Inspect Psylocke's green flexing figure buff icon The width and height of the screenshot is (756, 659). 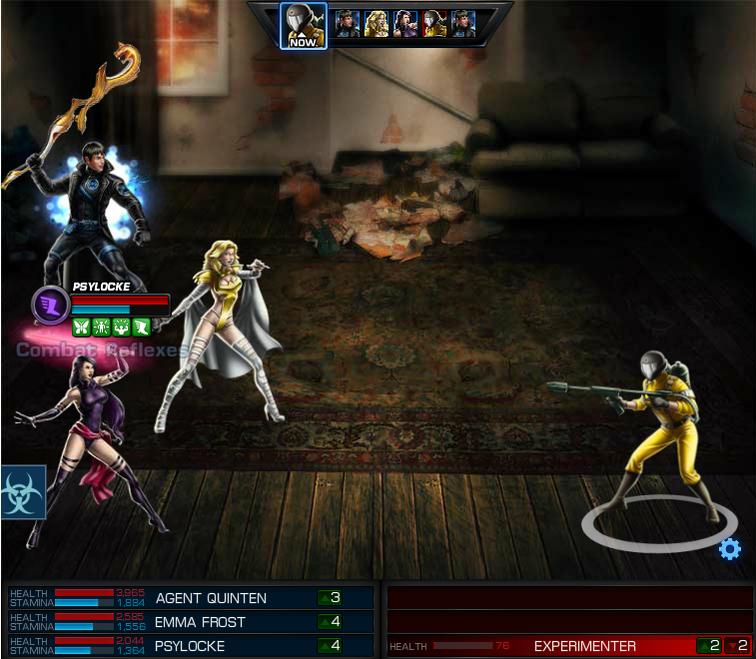121,326
